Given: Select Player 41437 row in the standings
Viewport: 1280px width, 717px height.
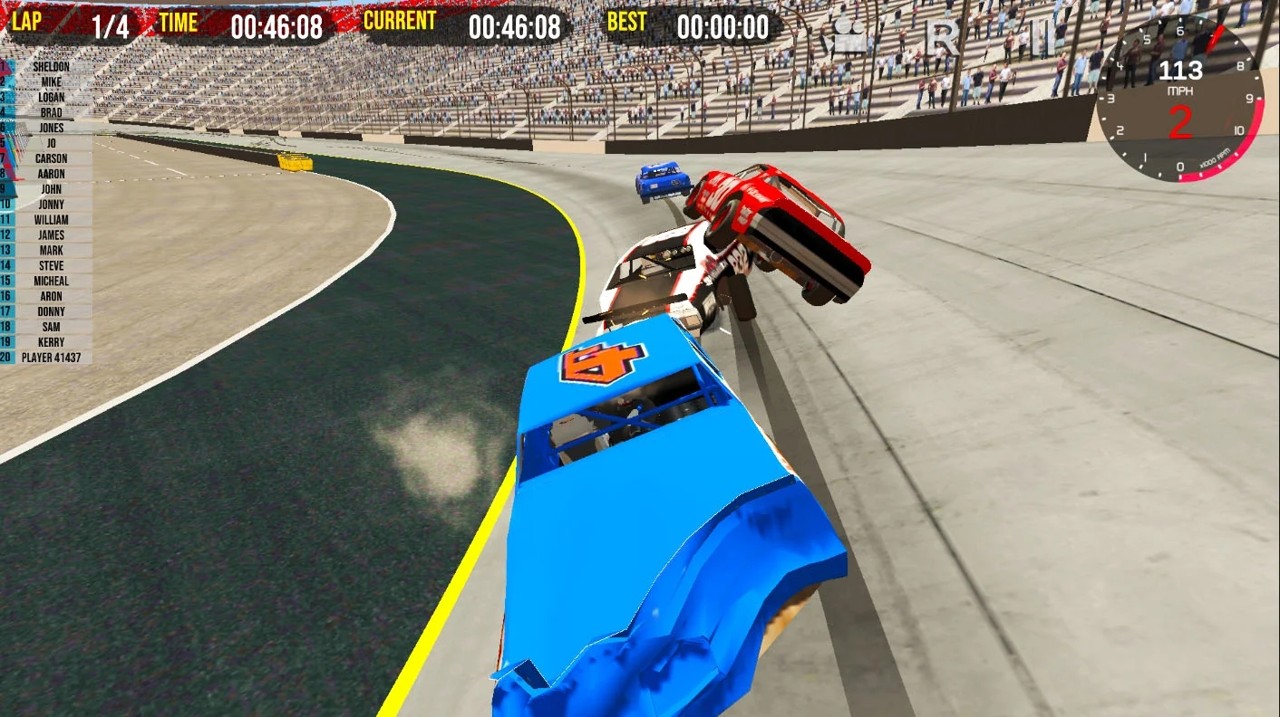Looking at the screenshot, I should 50,358.
